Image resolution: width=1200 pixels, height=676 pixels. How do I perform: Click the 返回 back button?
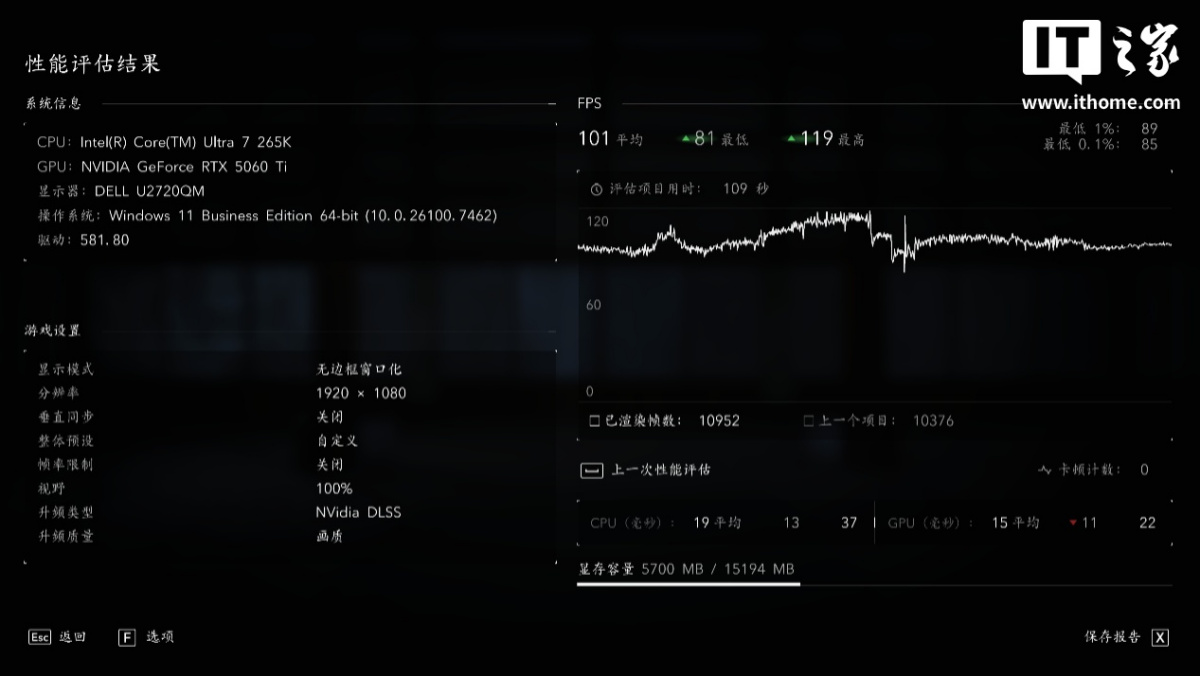coord(57,637)
